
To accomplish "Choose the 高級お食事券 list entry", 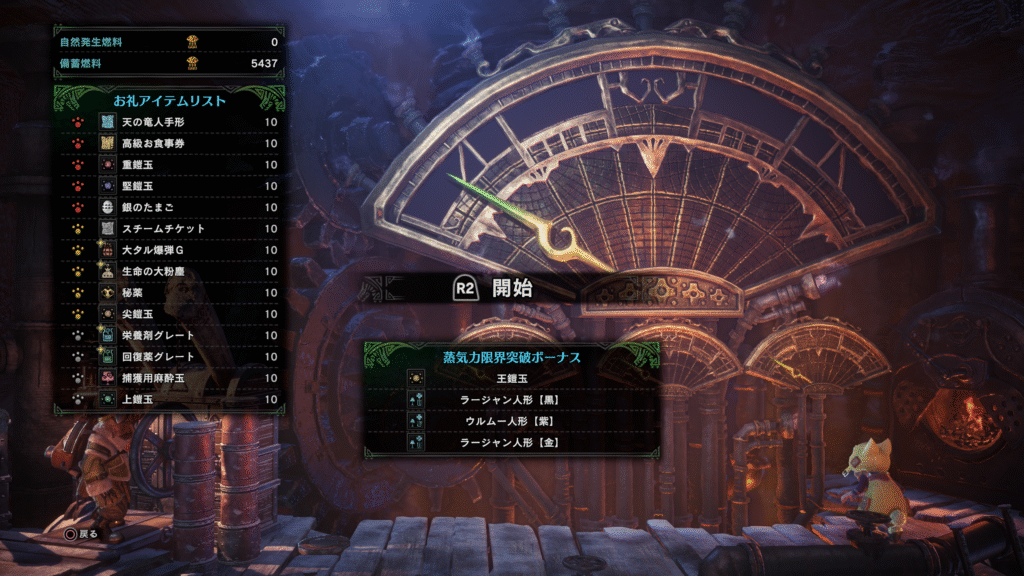I will (168, 143).
